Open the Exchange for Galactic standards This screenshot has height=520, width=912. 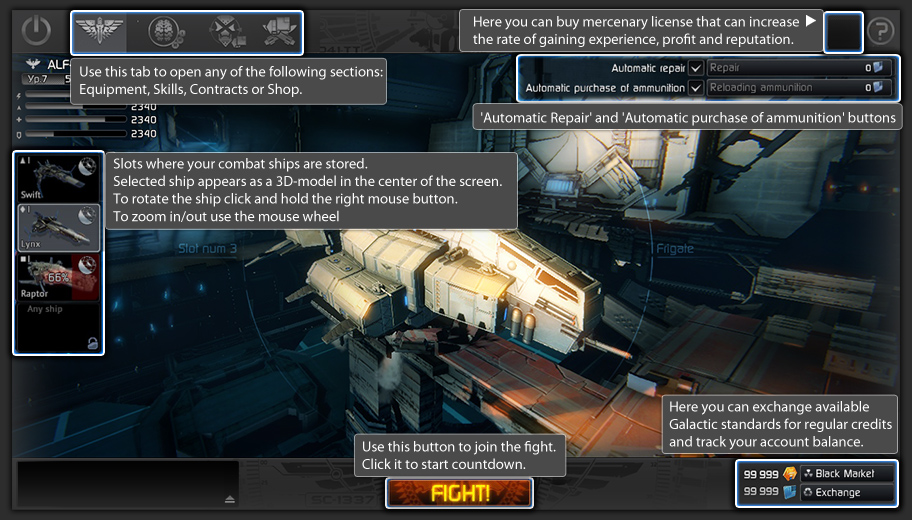tap(845, 492)
